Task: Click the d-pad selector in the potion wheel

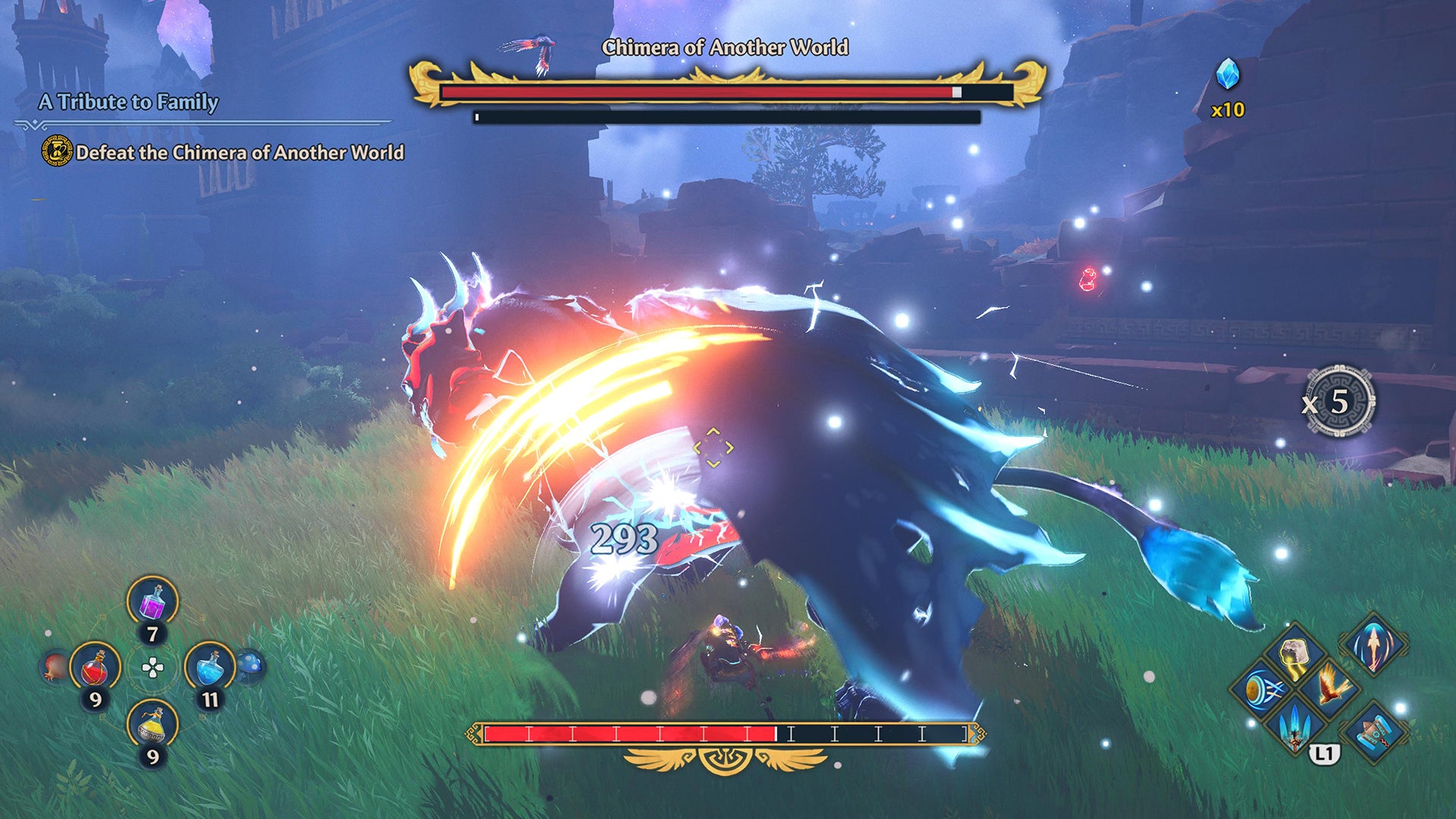Action: point(152,669)
